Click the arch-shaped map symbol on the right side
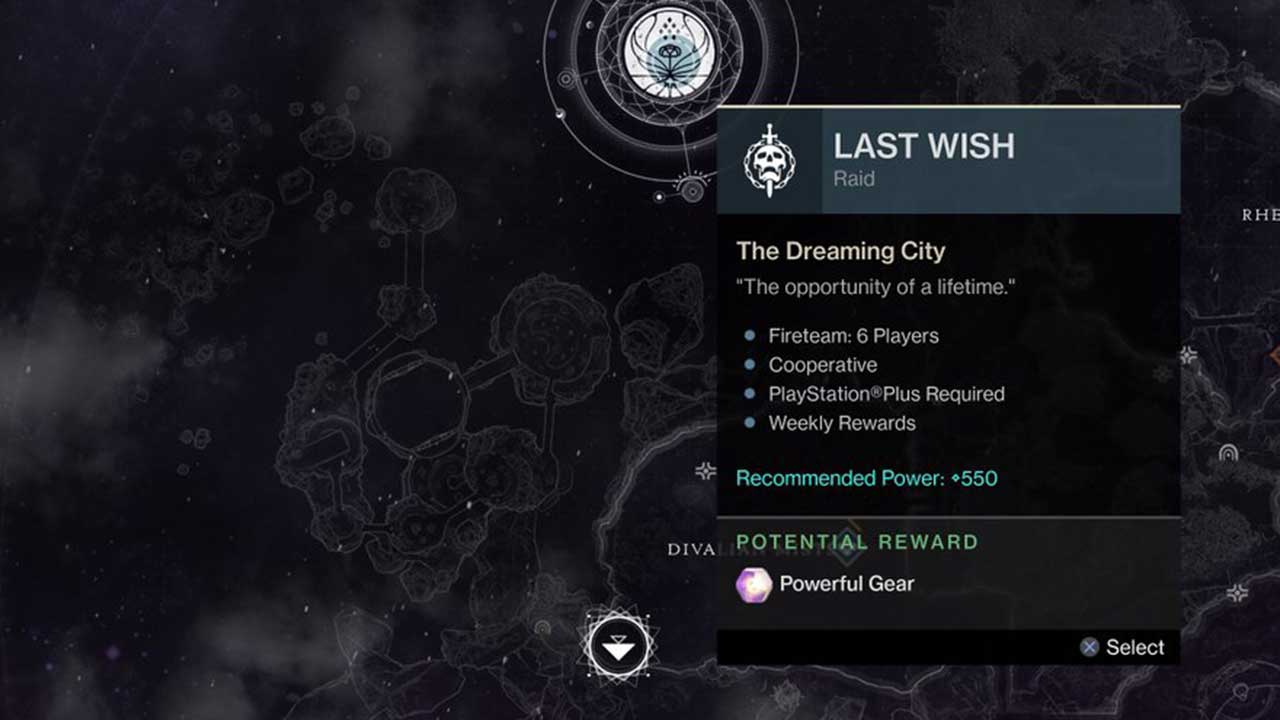 coord(1229,453)
